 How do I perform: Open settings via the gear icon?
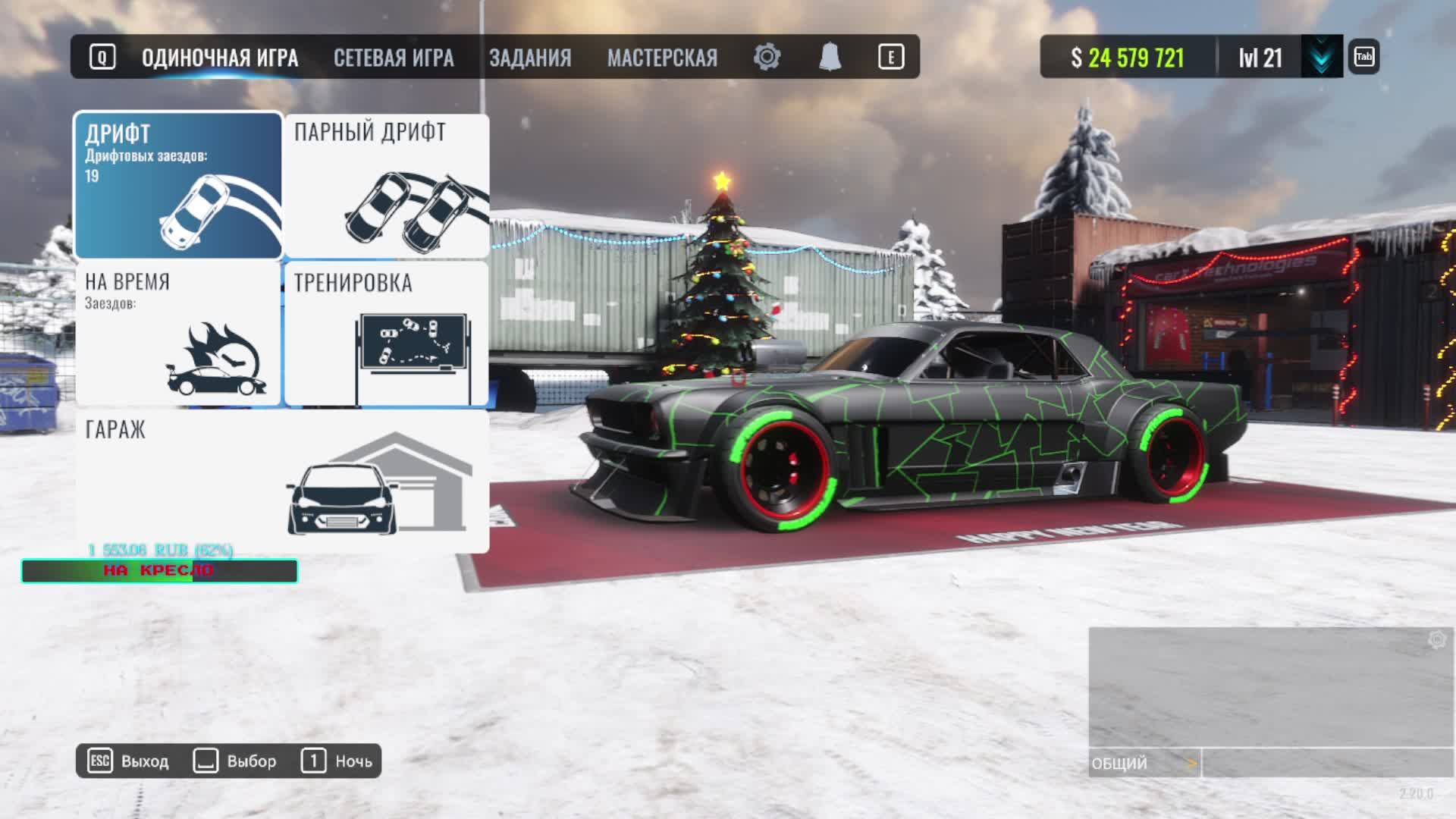(767, 57)
